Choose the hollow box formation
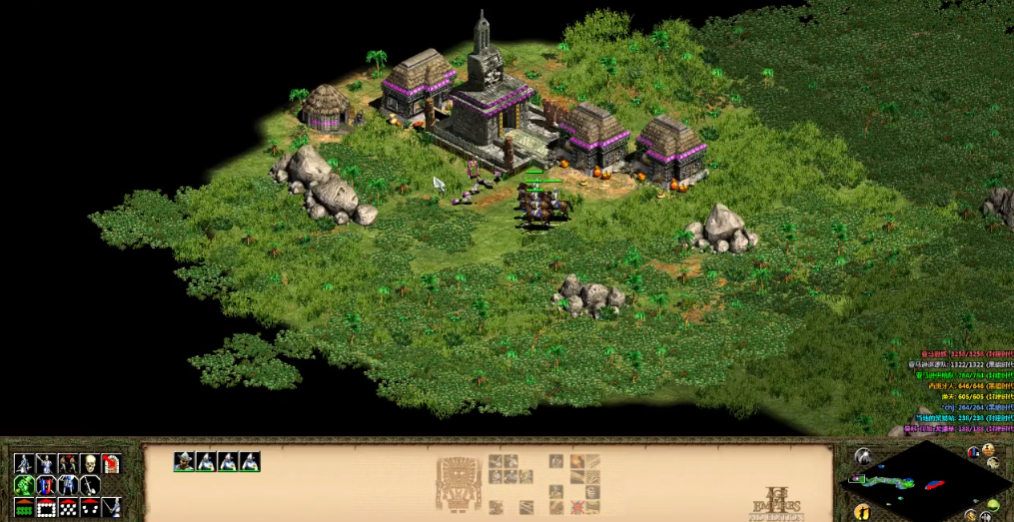 (x=46, y=507)
